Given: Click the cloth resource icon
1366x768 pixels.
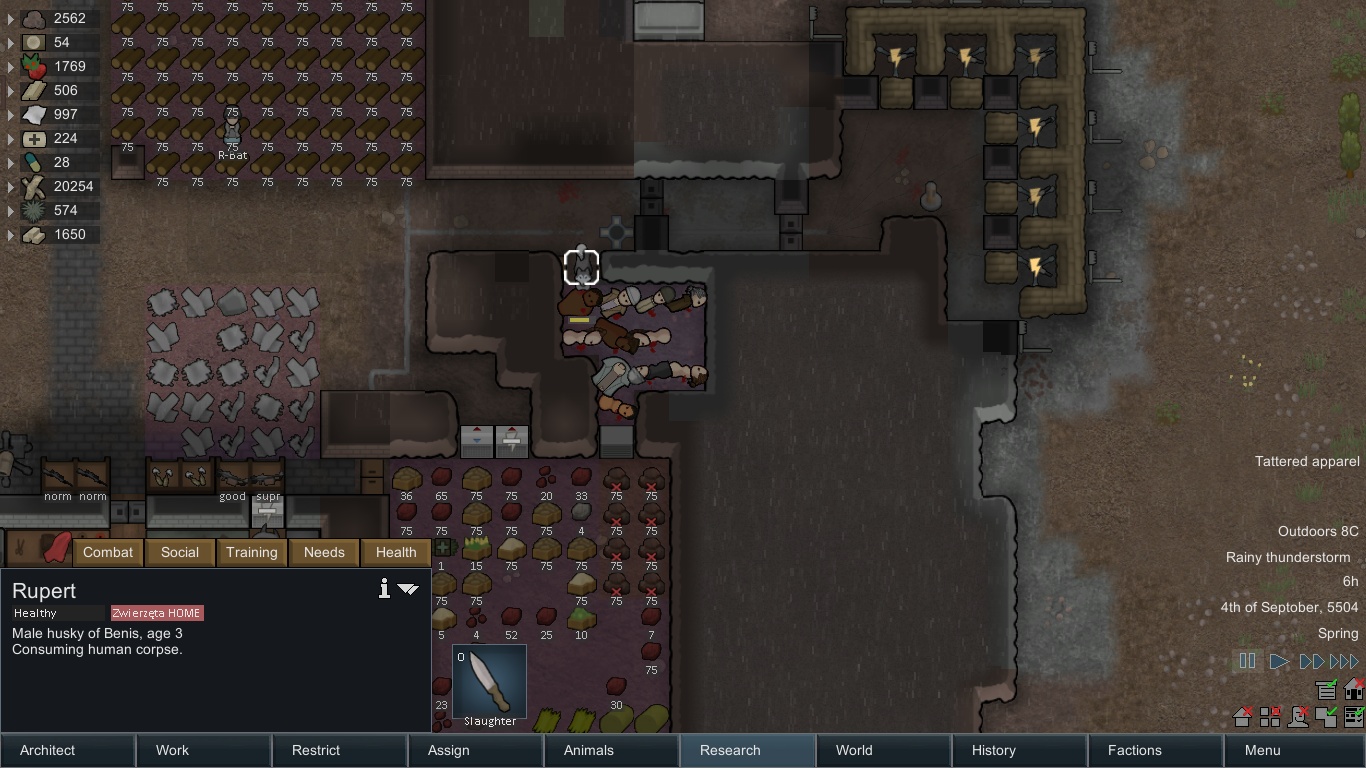Looking at the screenshot, I should pyautogui.click(x=33, y=114).
